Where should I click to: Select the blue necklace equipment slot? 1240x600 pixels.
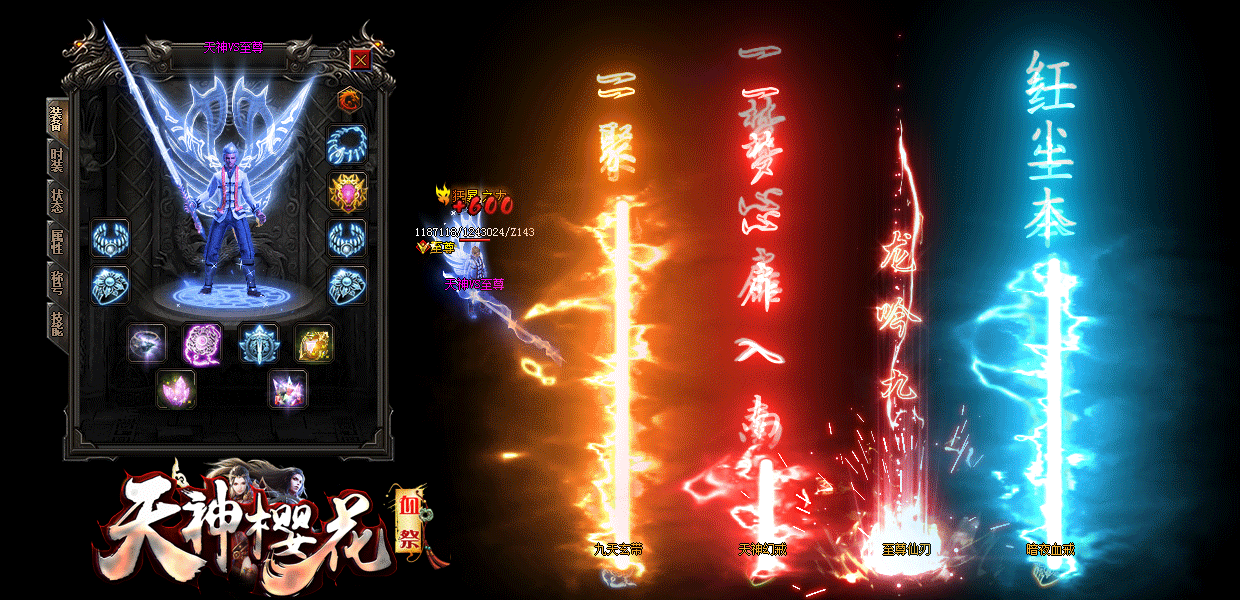[348, 144]
